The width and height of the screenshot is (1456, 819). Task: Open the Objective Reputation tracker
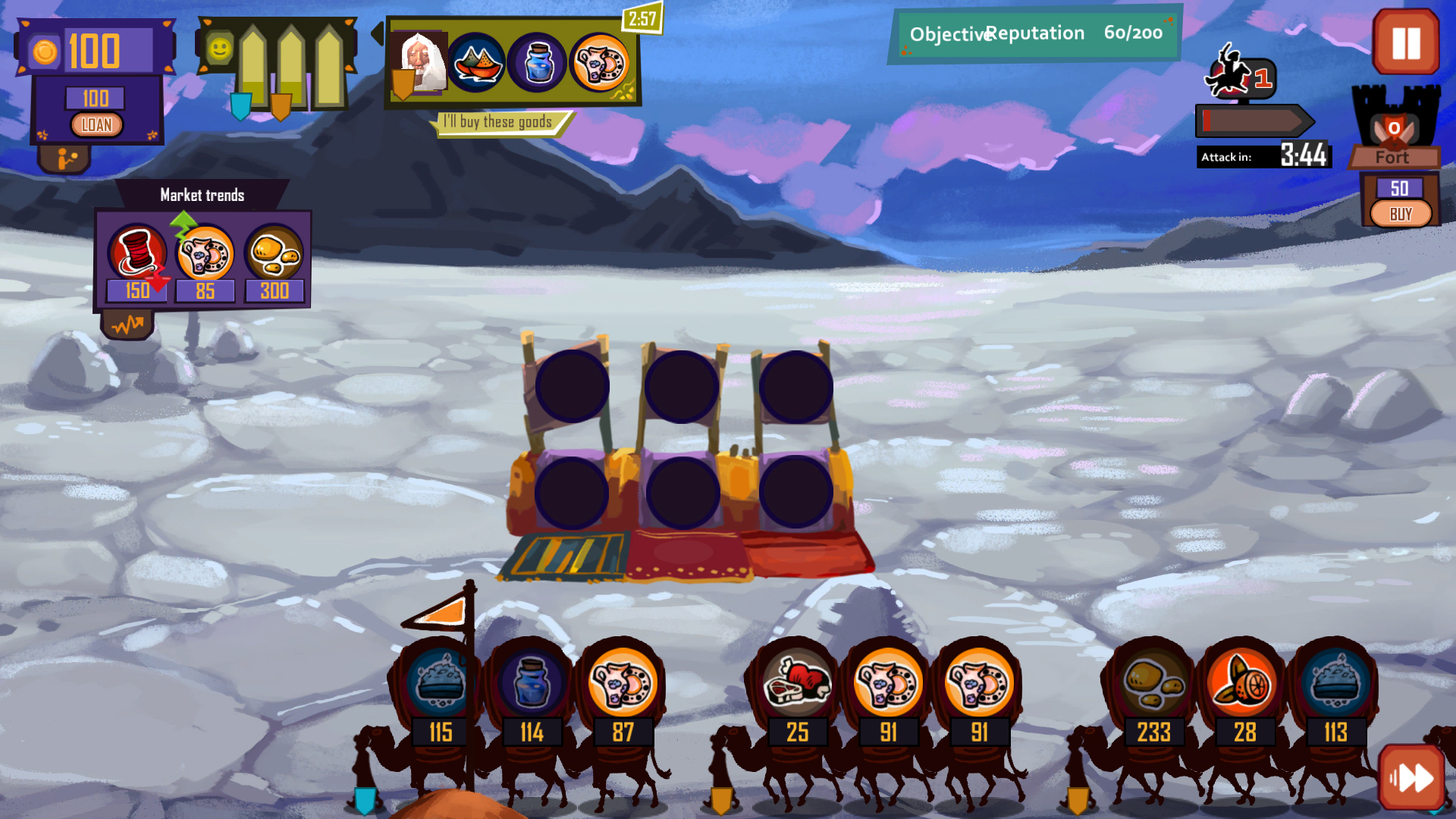pos(1035,33)
